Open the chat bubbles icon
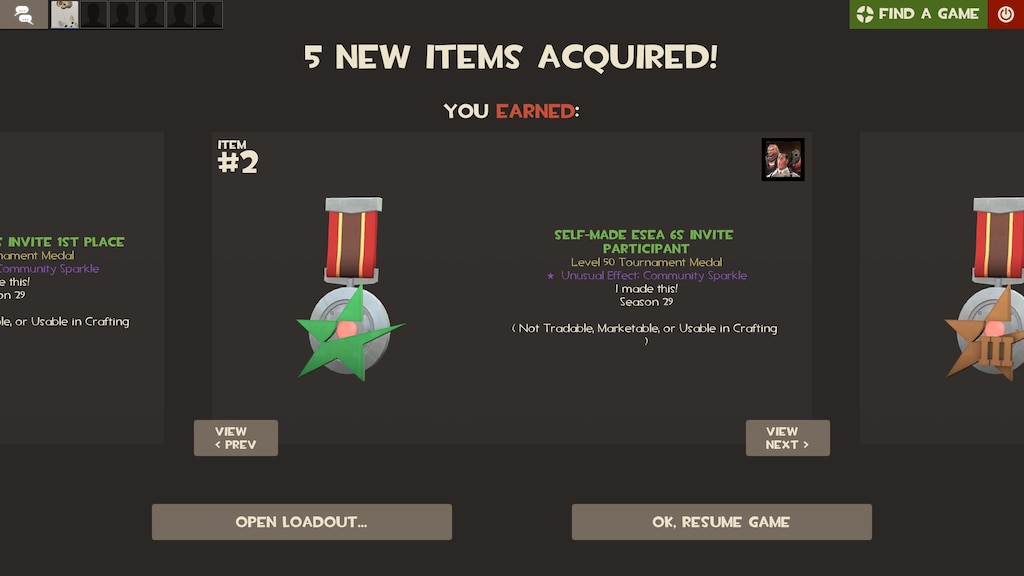The height and width of the screenshot is (576, 1024). point(23,14)
